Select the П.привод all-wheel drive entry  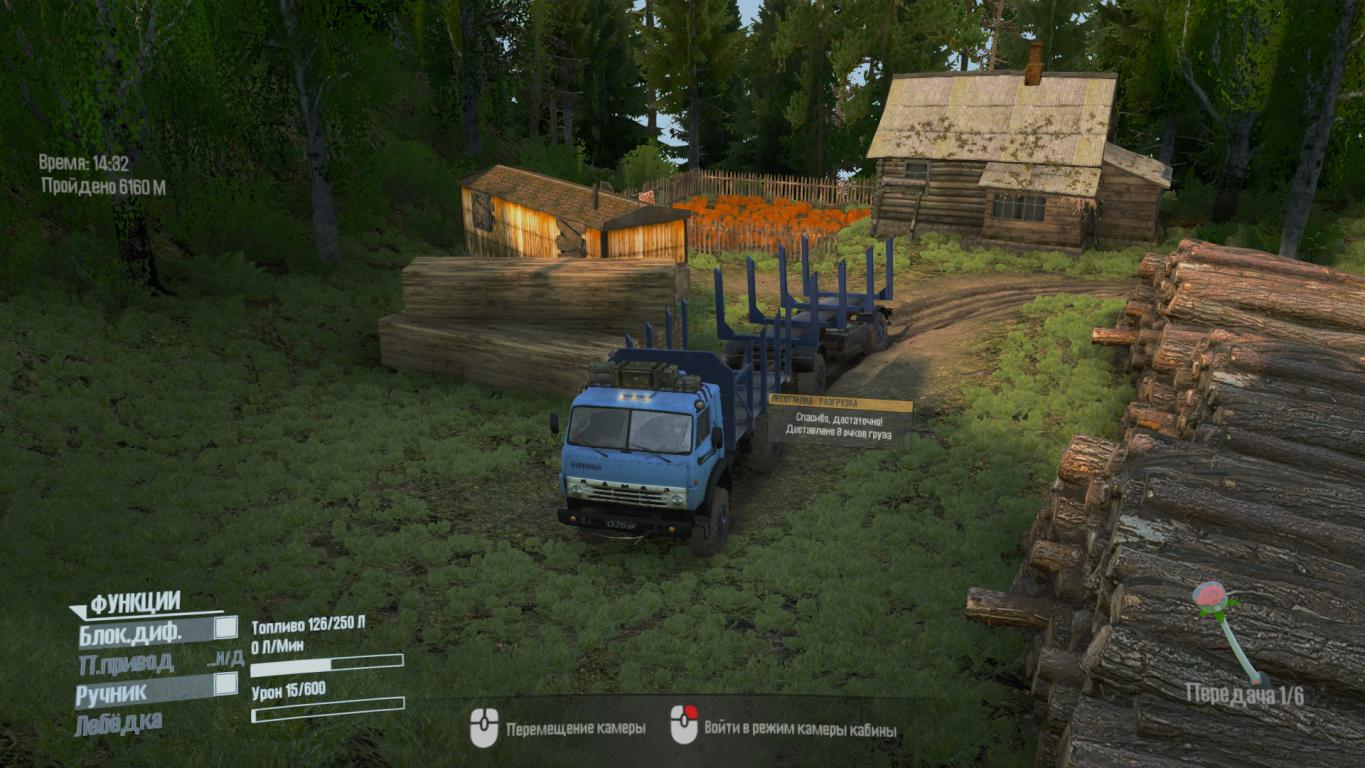pyautogui.click(x=126, y=662)
